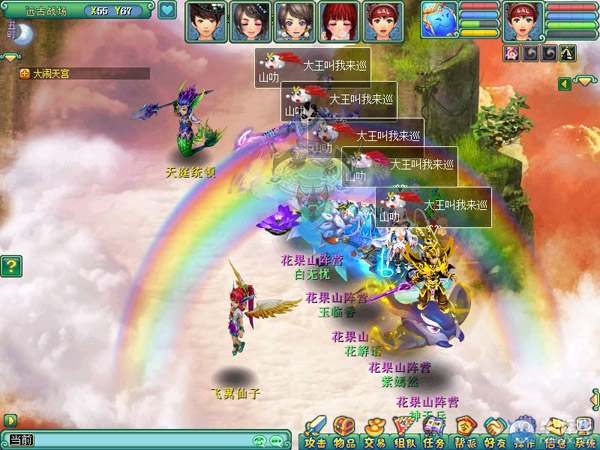Open the 攻击 attack menu button
This screenshot has width=600, height=450.
tap(315, 431)
